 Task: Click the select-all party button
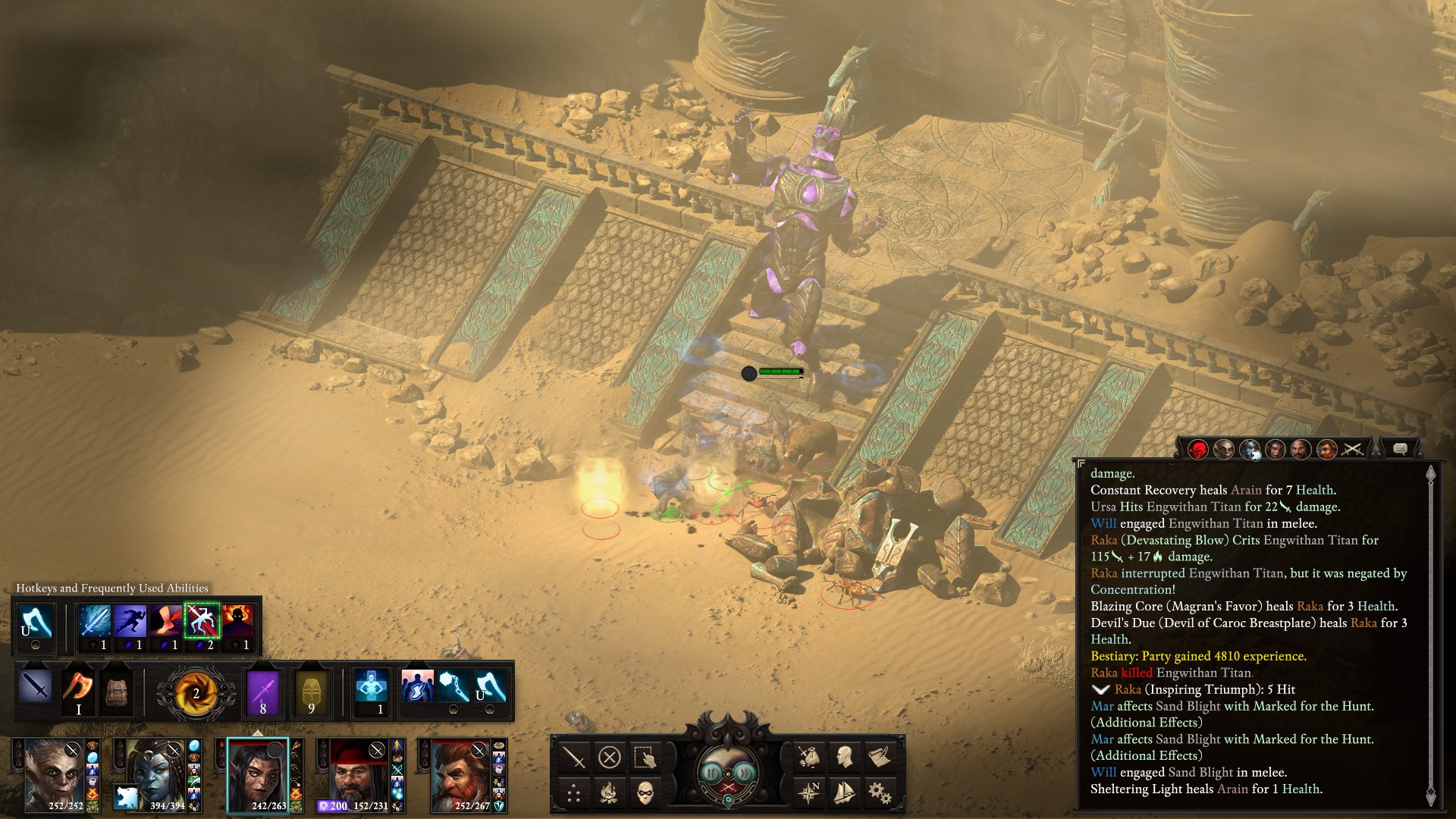click(645, 757)
